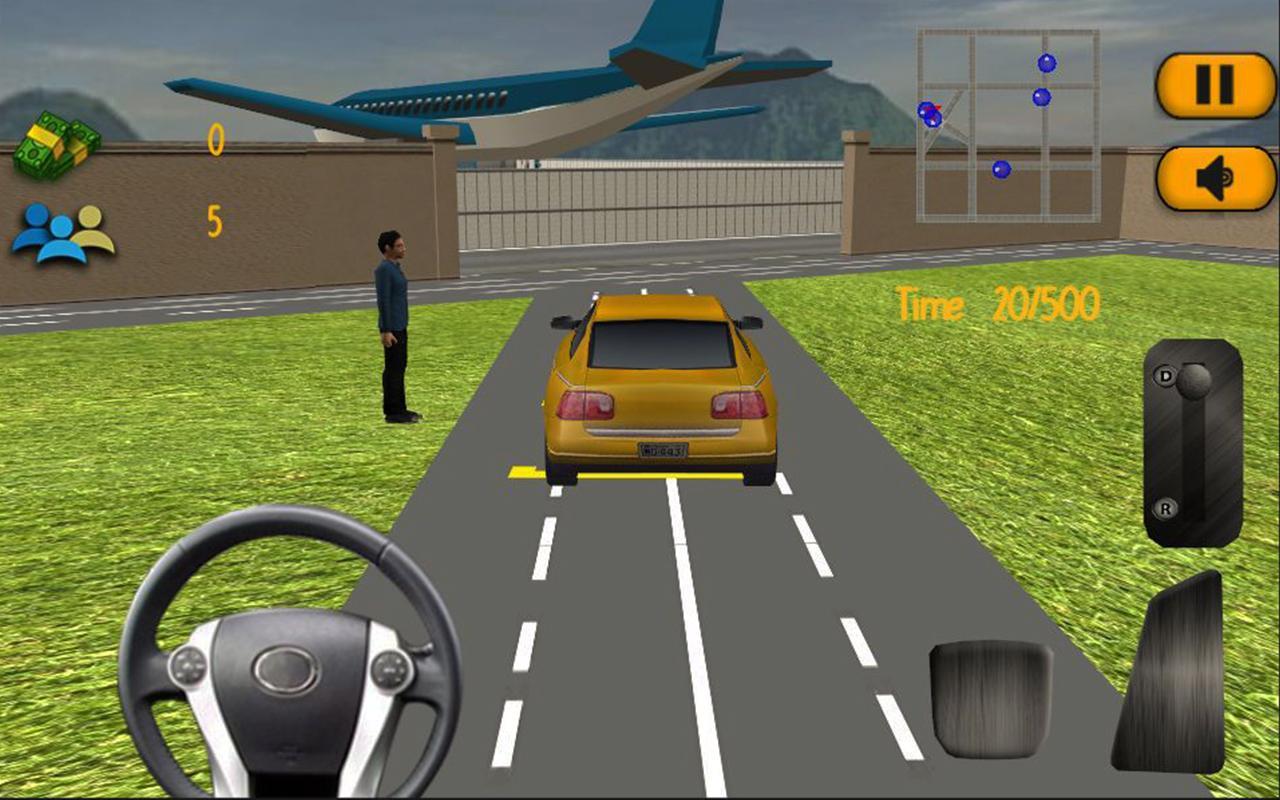The height and width of the screenshot is (800, 1280).
Task: Tap the R position on the gear shifter
Action: point(1166,510)
